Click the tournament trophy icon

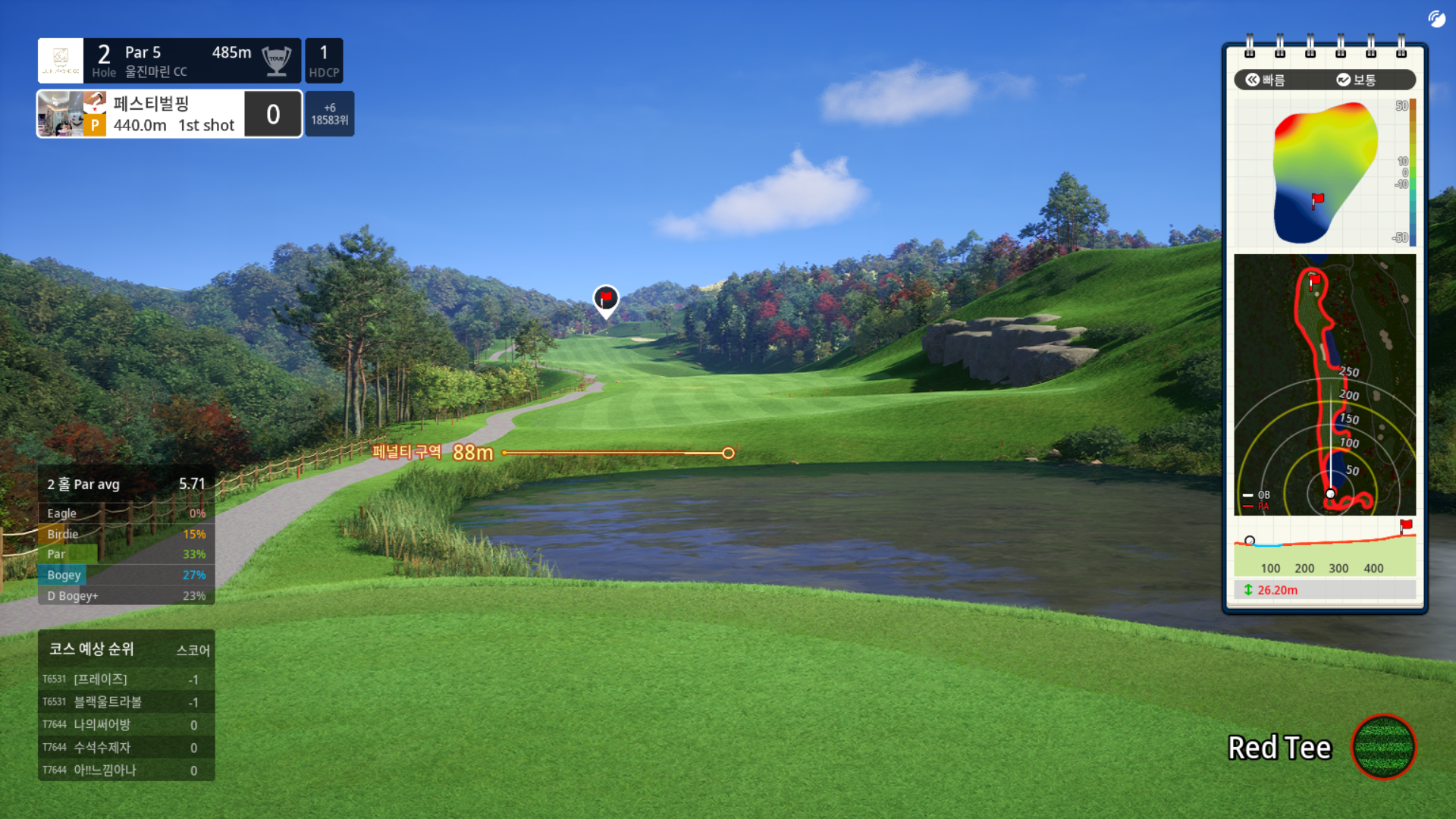(x=277, y=61)
